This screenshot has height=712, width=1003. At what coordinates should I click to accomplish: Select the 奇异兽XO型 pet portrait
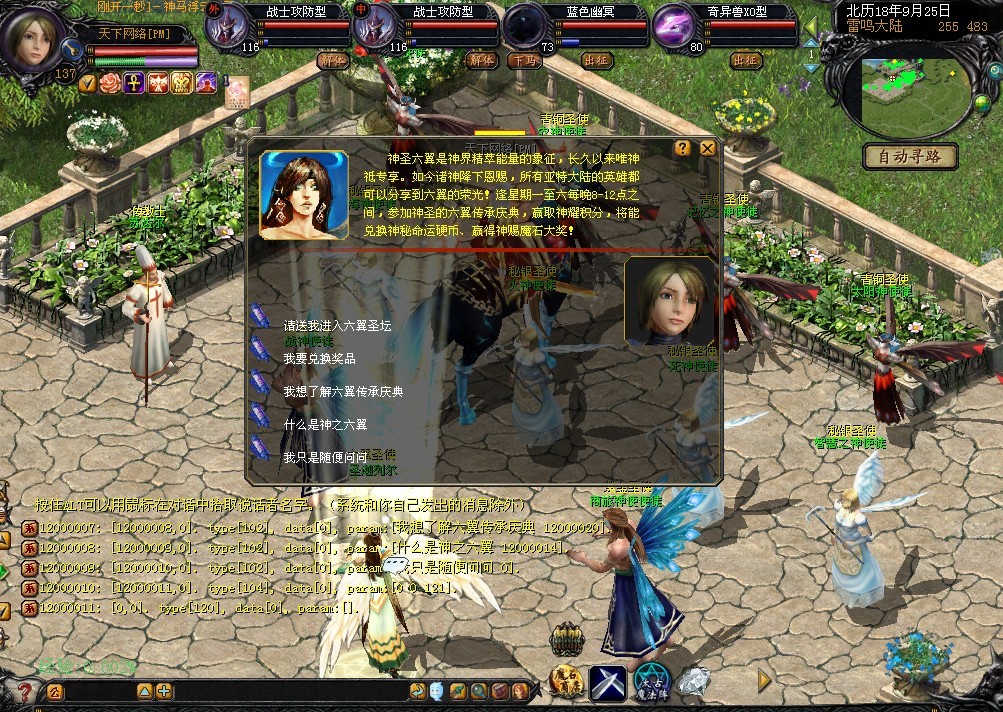pos(675,28)
